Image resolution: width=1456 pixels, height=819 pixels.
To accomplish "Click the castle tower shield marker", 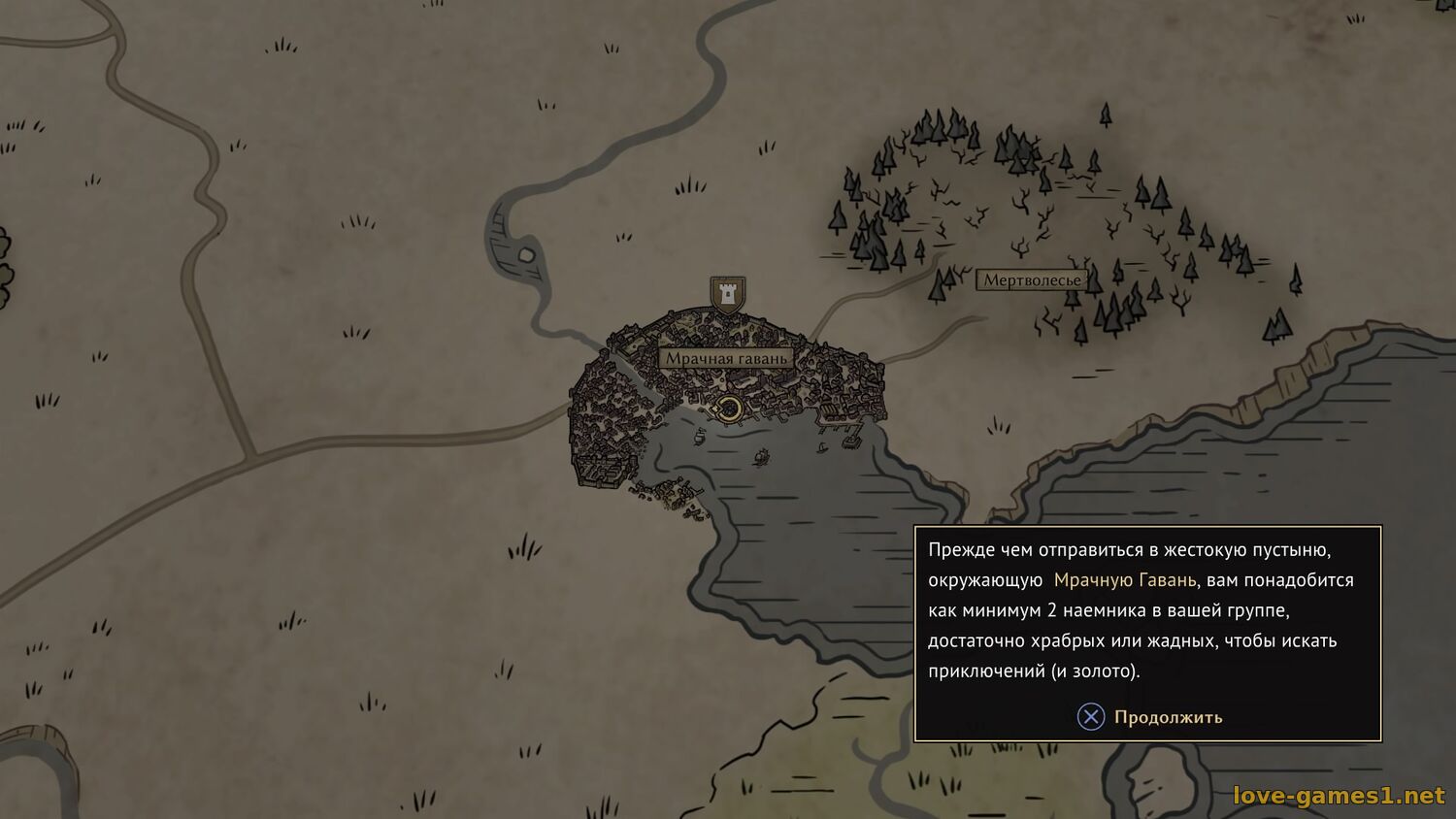I will pos(727,293).
